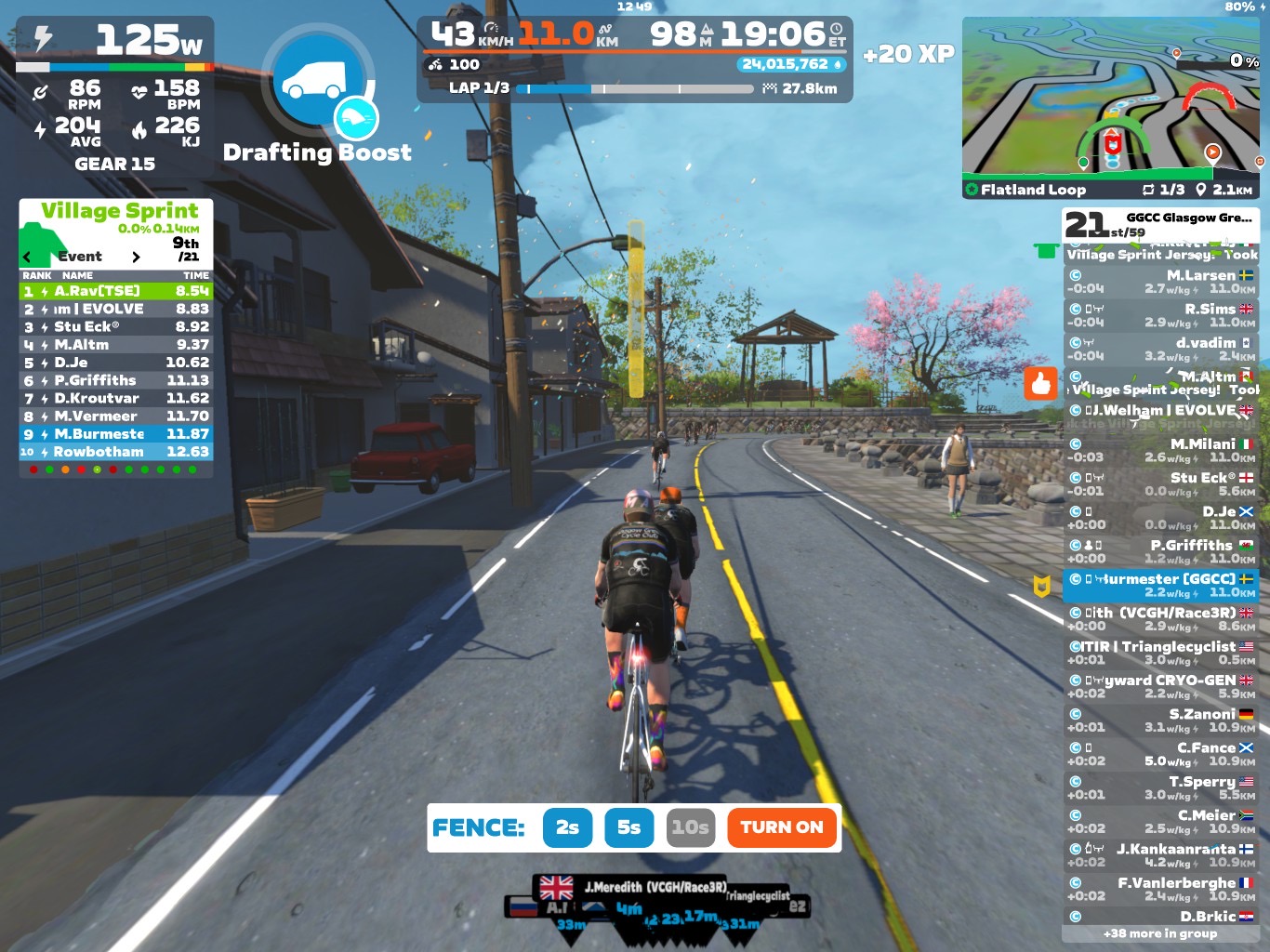Pick M.Milani from the riders list
This screenshot has width=1270, height=952.
(x=1160, y=450)
